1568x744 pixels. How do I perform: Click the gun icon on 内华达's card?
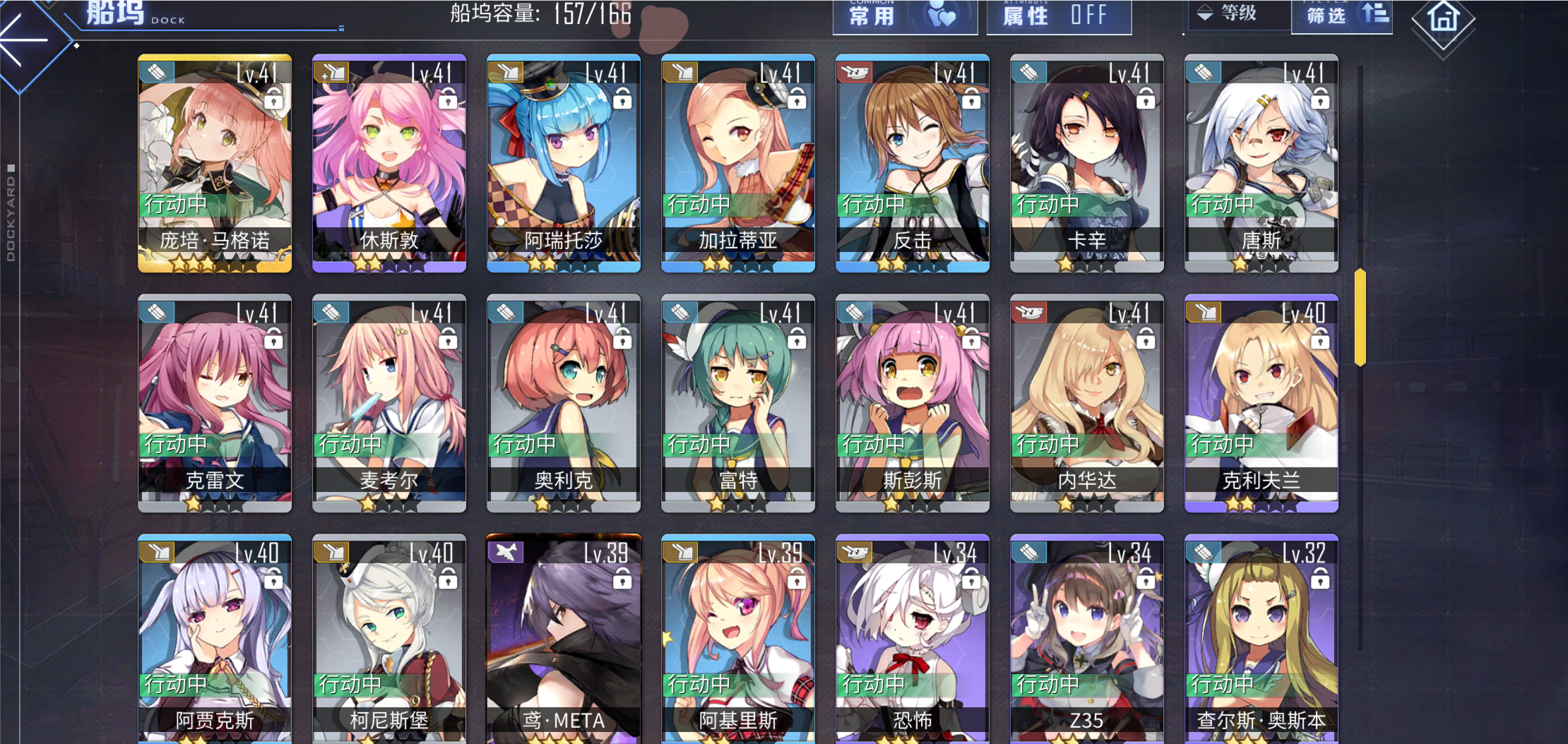1028,312
